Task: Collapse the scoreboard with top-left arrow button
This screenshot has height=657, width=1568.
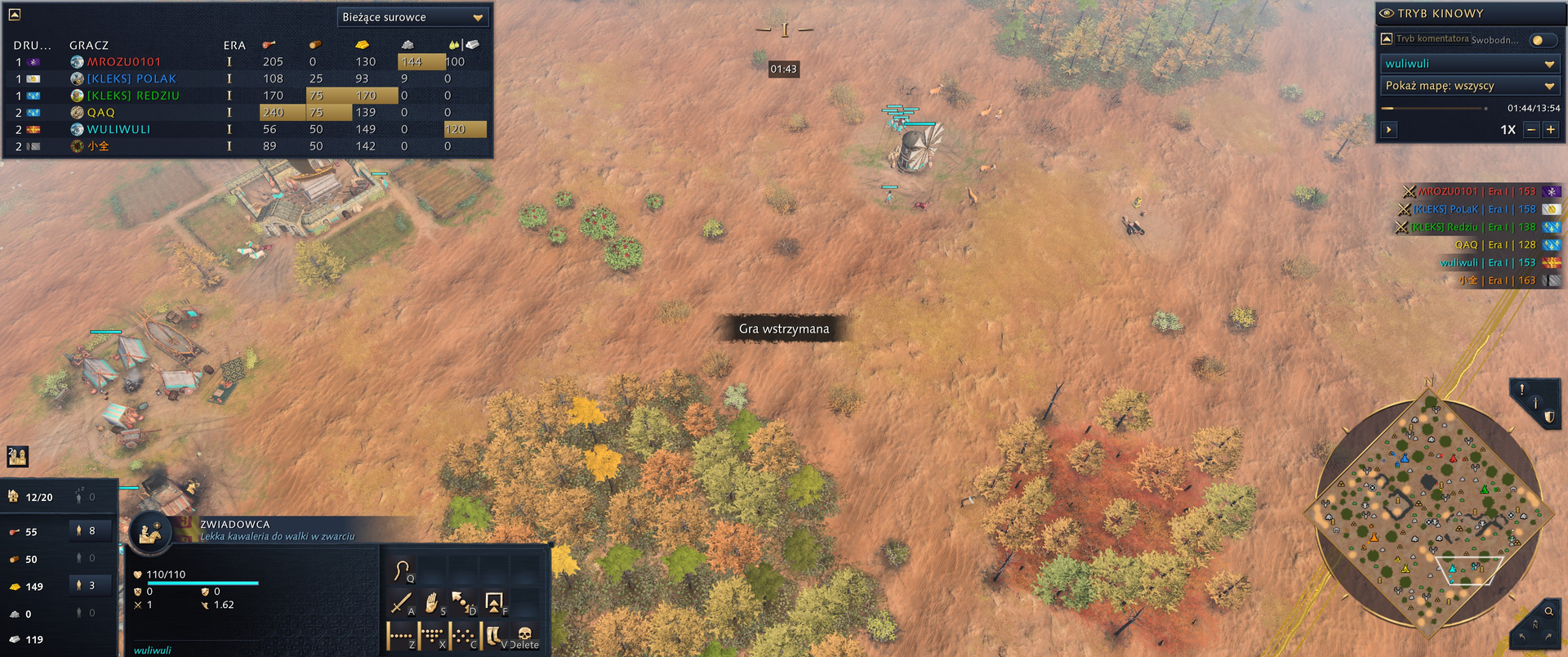Action: click(x=14, y=14)
